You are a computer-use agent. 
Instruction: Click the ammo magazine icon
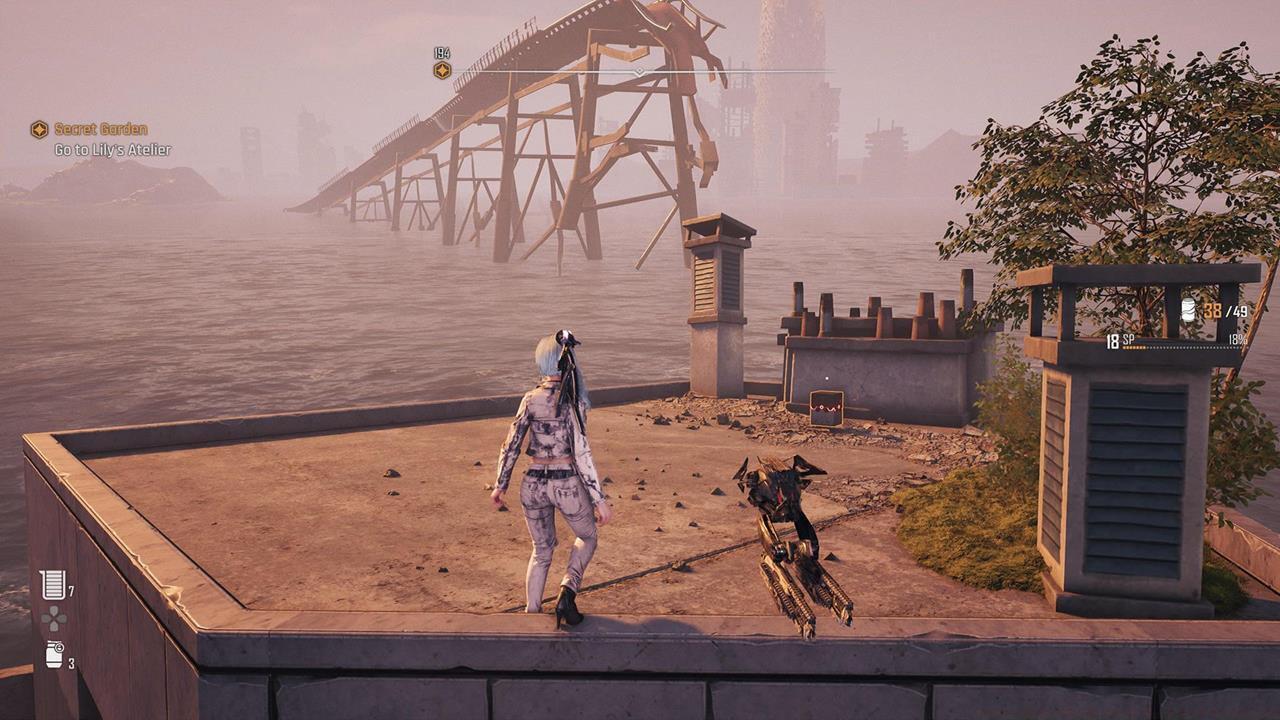1188,310
